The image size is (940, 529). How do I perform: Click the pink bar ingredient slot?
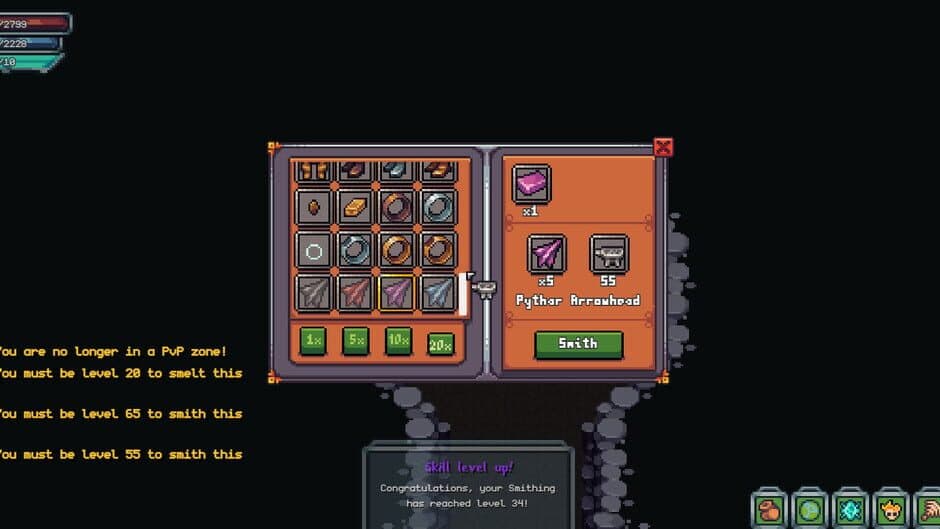[531, 185]
